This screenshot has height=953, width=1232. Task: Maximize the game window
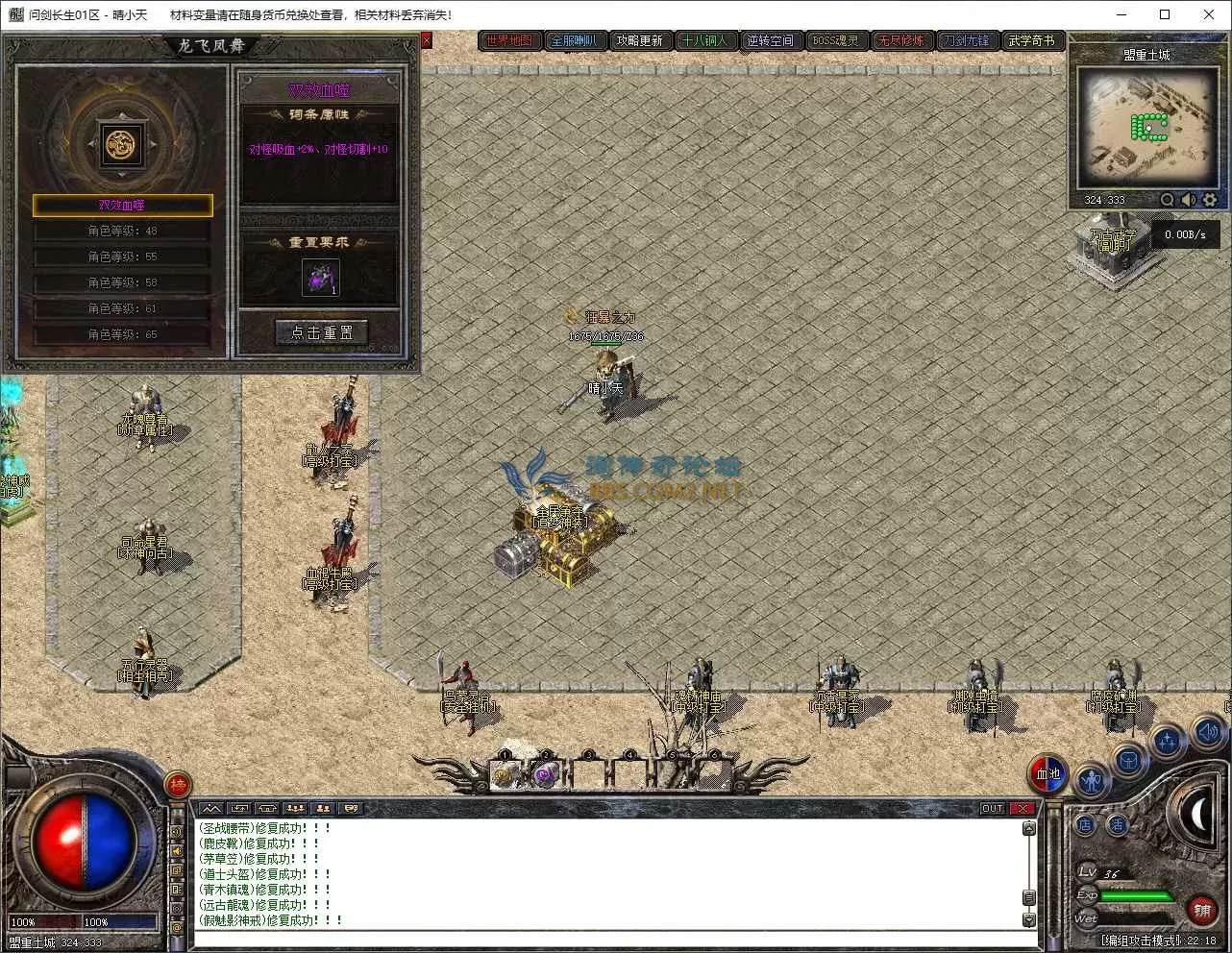click(1165, 14)
